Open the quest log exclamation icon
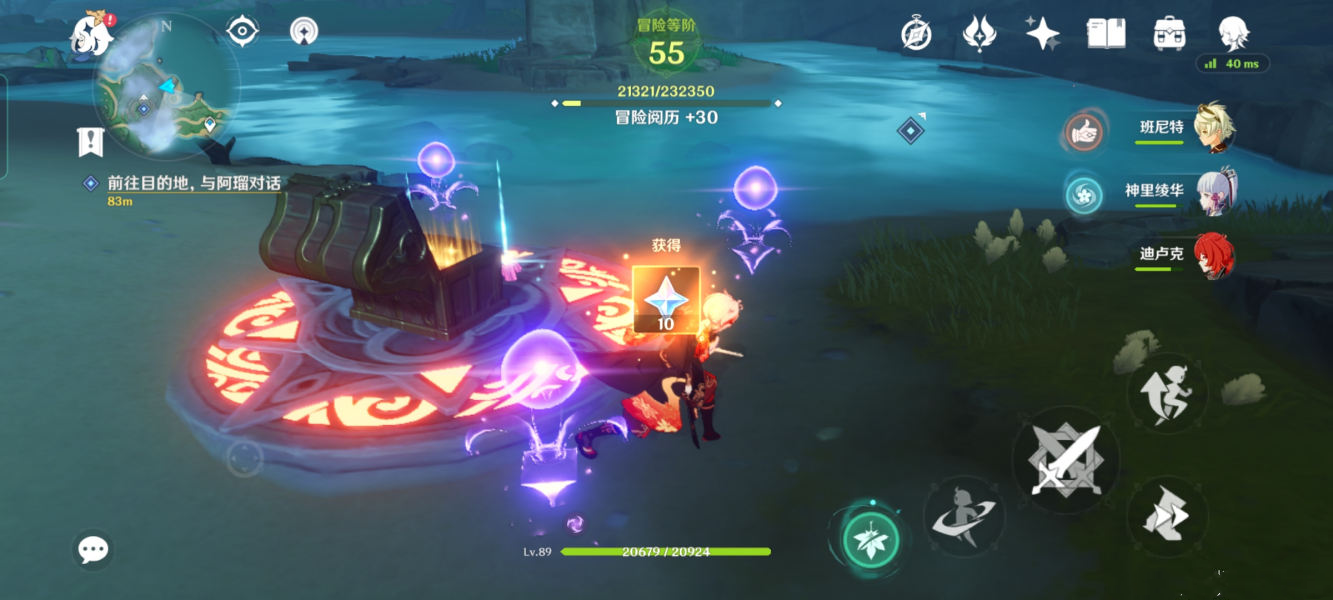This screenshot has height=600, width=1333. click(x=91, y=142)
